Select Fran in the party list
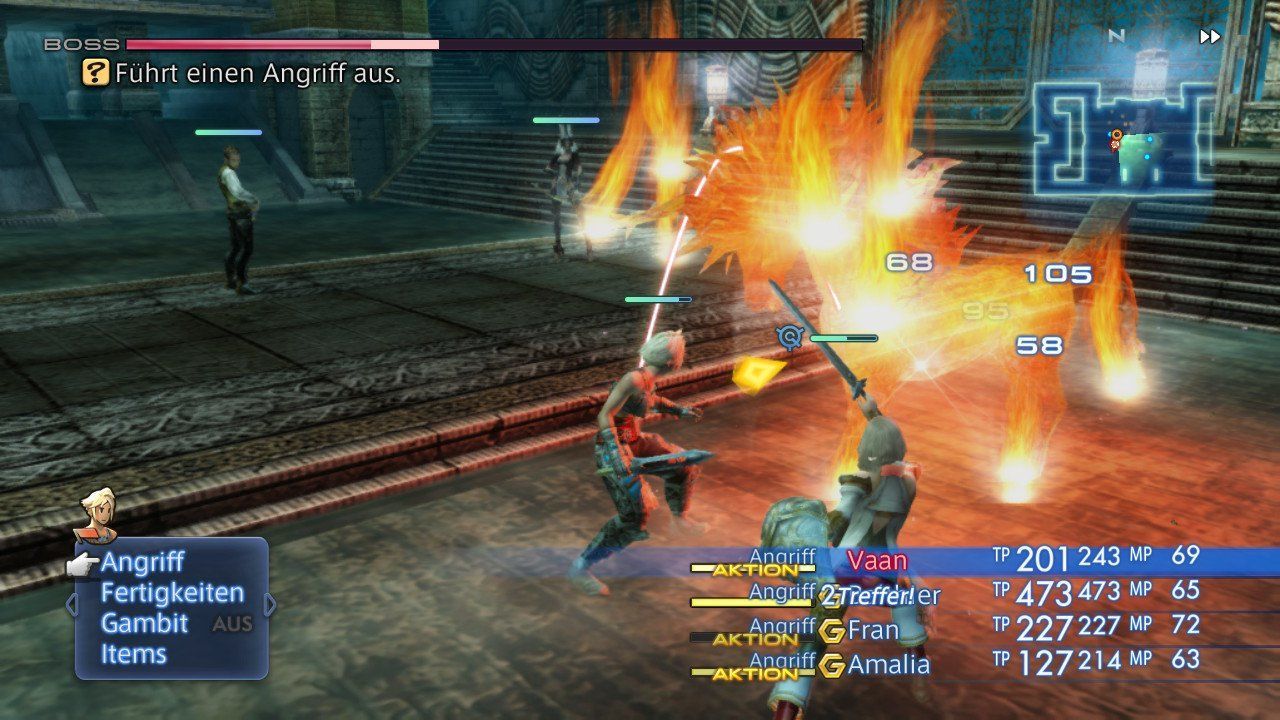 point(872,632)
